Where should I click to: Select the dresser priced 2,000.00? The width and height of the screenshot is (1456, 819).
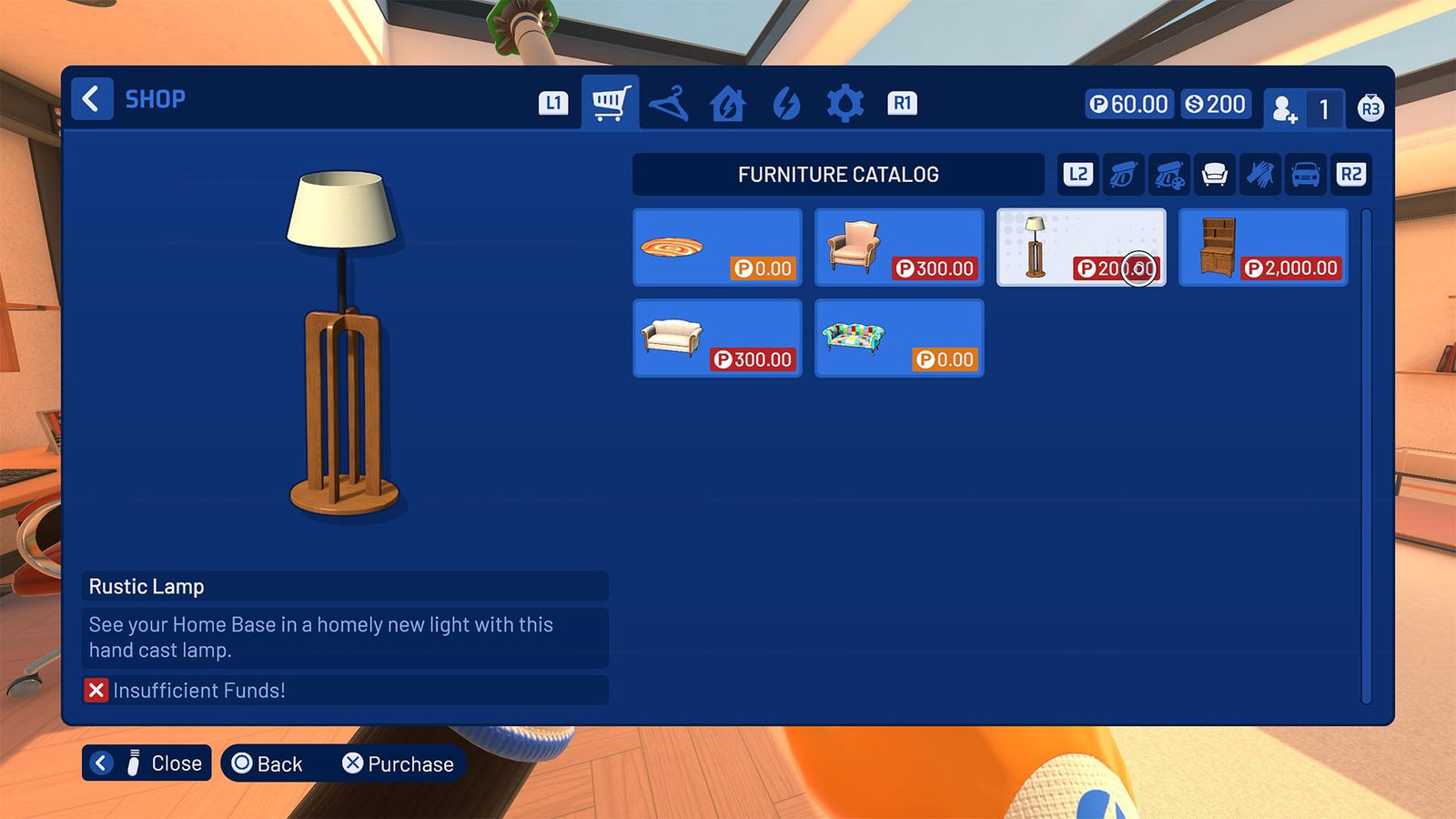point(1262,247)
